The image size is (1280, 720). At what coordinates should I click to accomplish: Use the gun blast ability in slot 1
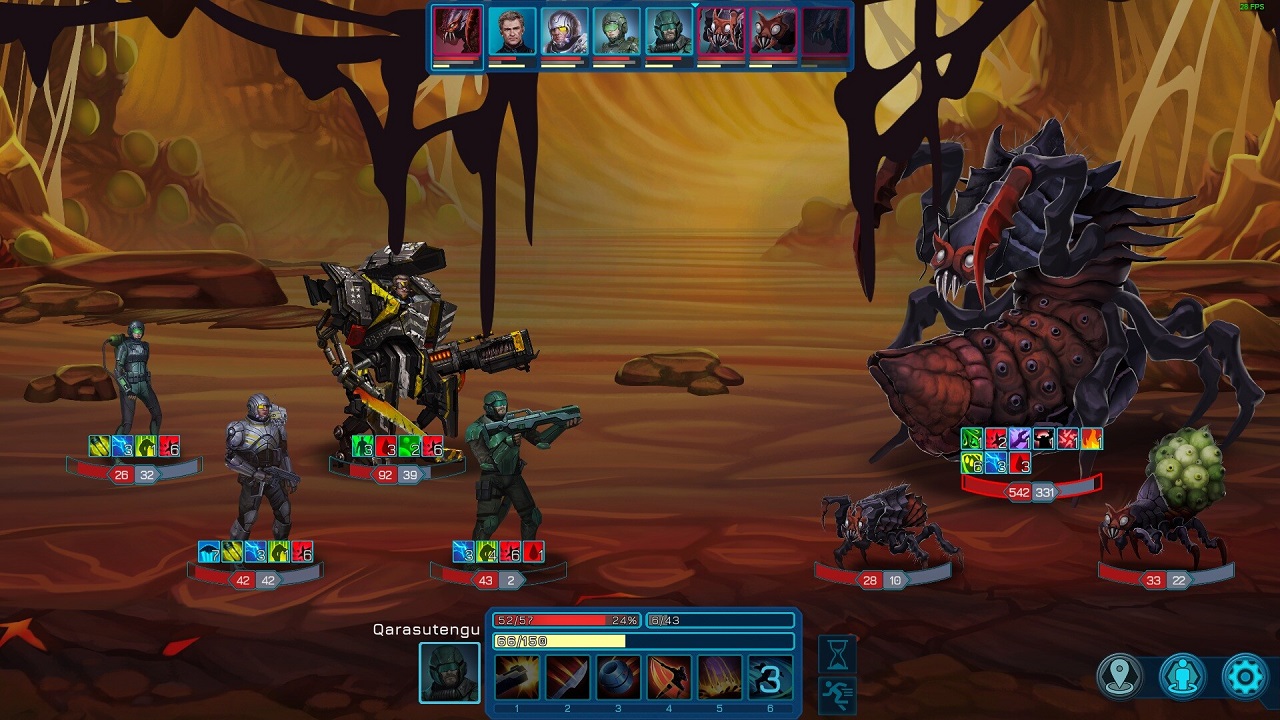tap(517, 678)
